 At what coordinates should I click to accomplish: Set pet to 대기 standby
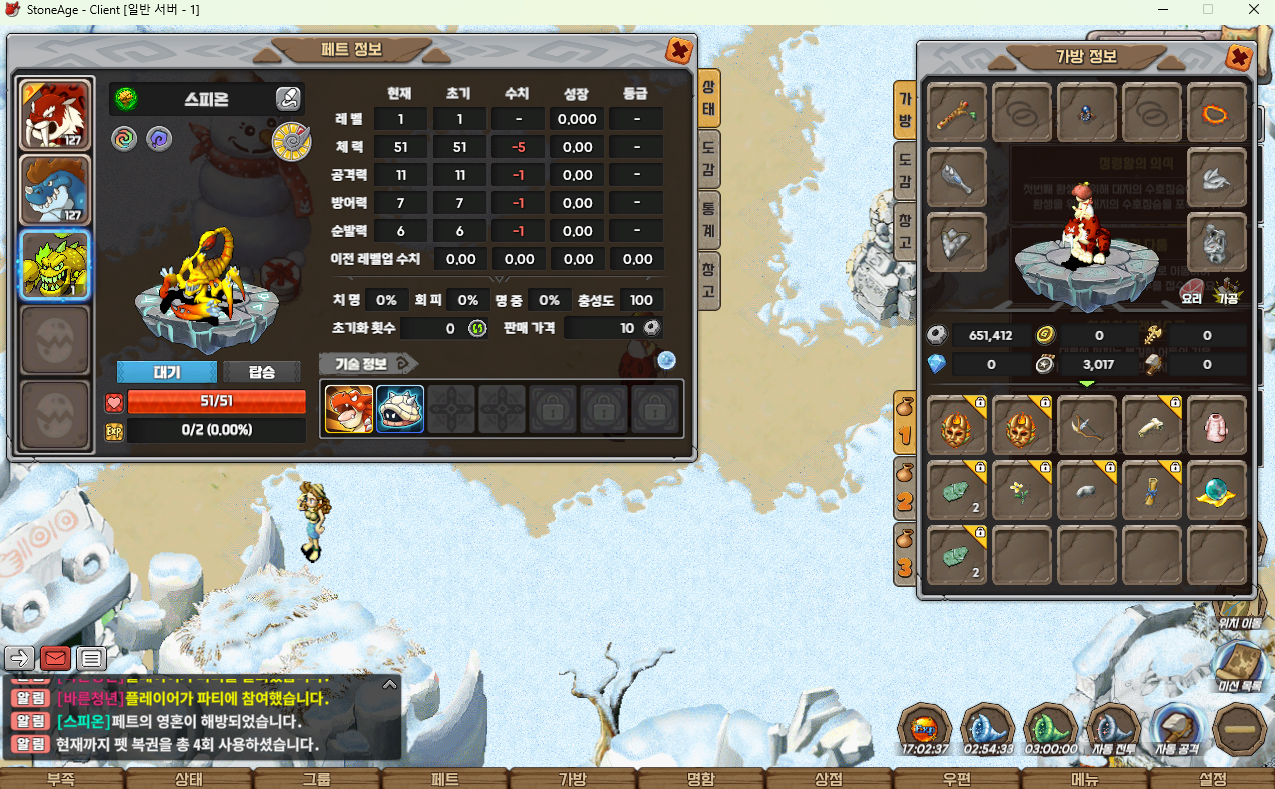pos(166,372)
